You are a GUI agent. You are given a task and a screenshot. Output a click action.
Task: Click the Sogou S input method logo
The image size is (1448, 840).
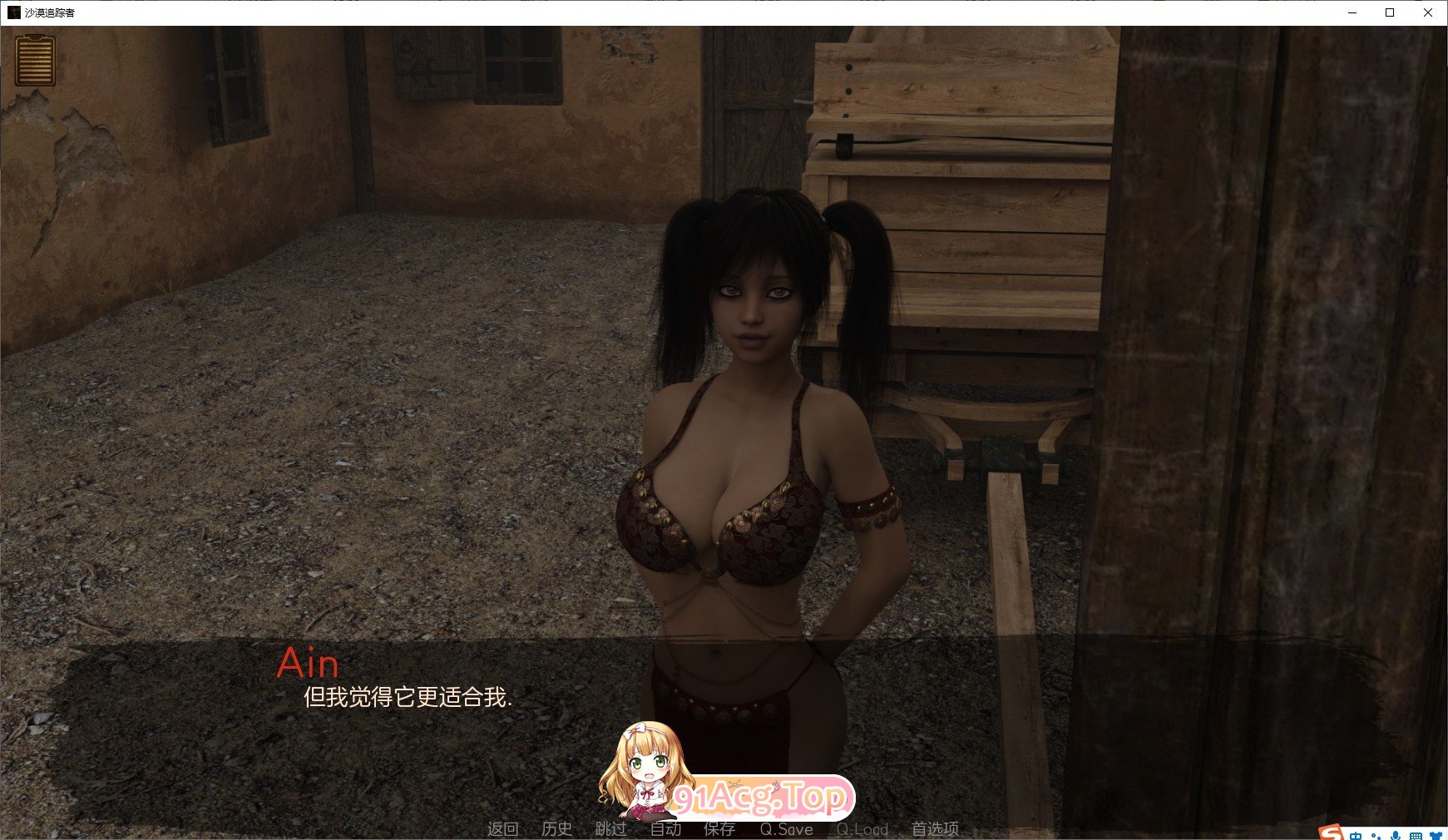1331,833
